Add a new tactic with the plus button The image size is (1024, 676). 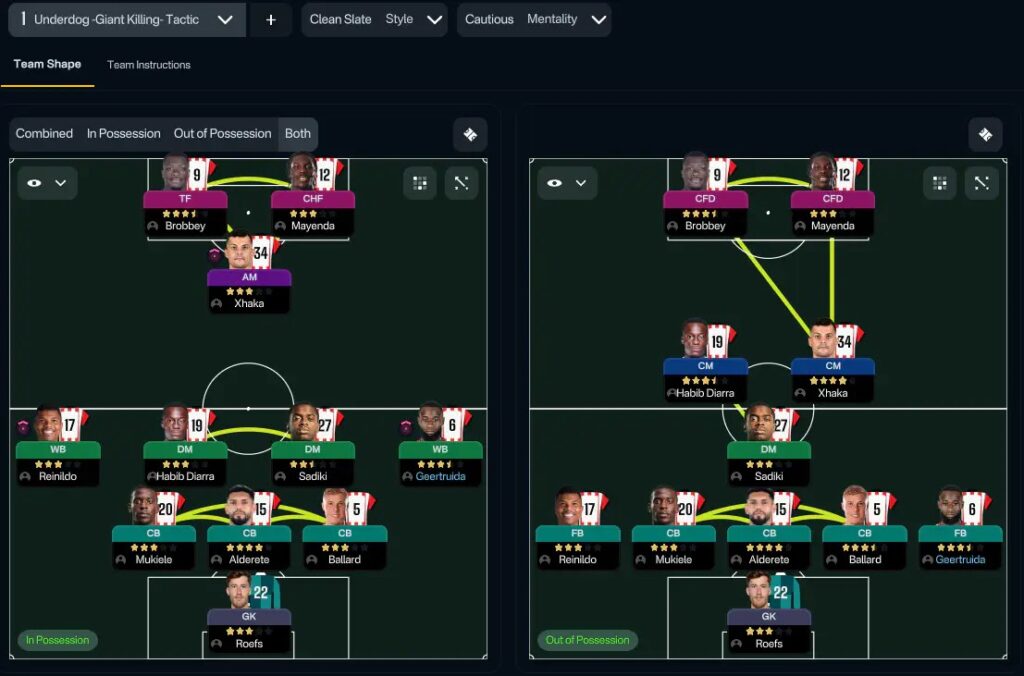pyautogui.click(x=270, y=19)
